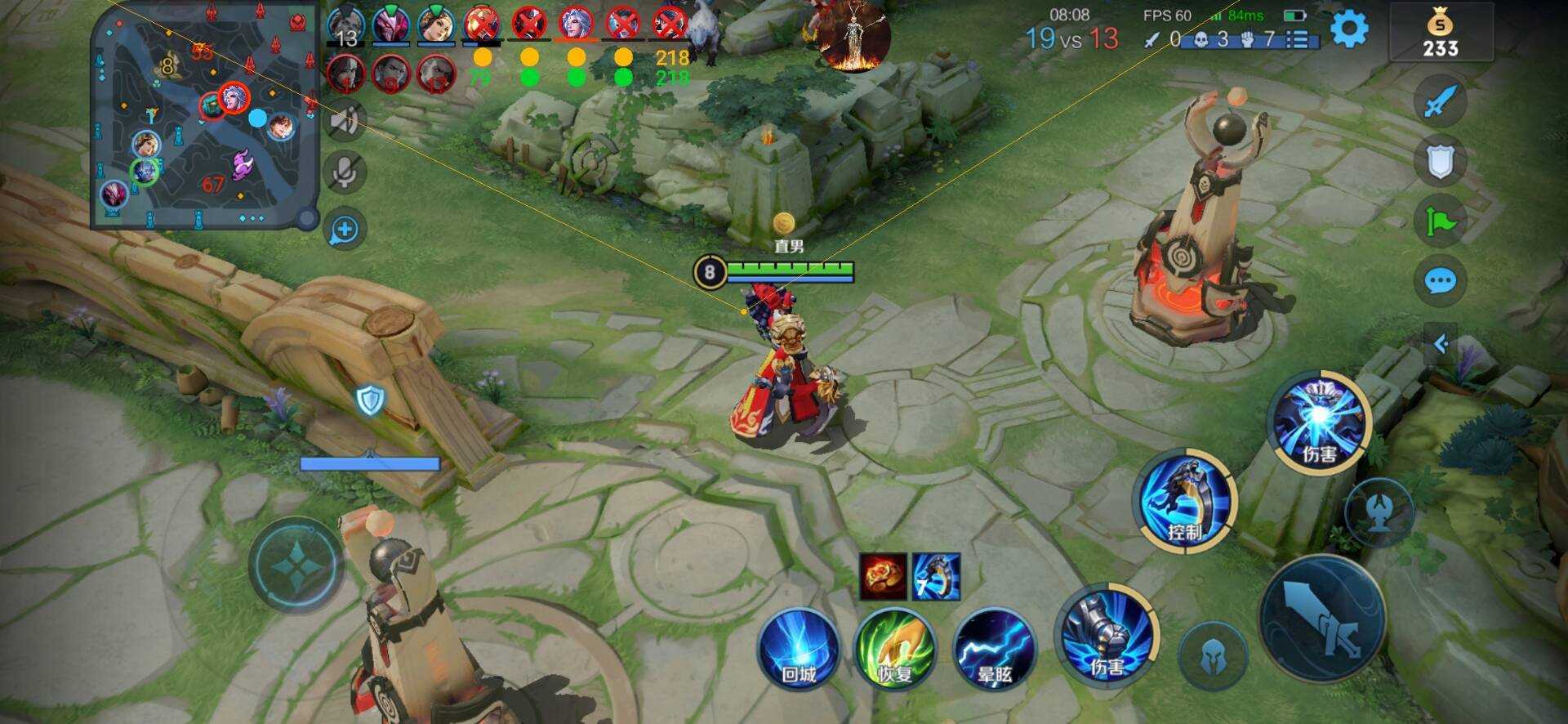Viewport: 1568px width, 724px height.
Task: Cast the upper 伤害 ultimate skill
Action: coord(1318,421)
